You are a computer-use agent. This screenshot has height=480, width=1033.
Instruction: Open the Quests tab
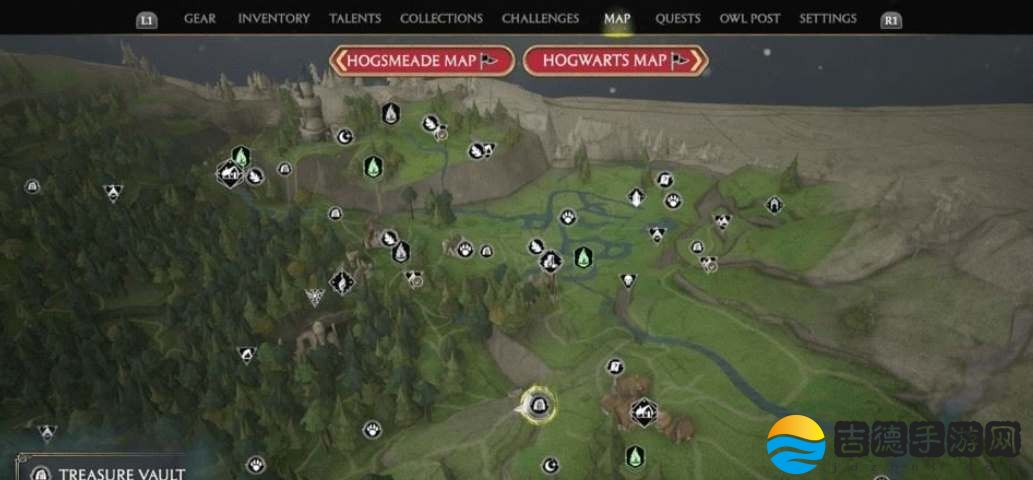(x=677, y=19)
